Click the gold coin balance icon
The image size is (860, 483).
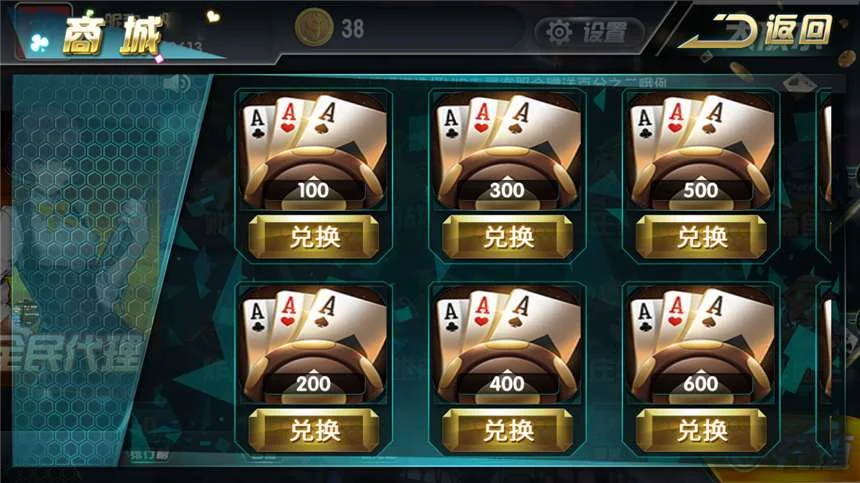(x=313, y=29)
